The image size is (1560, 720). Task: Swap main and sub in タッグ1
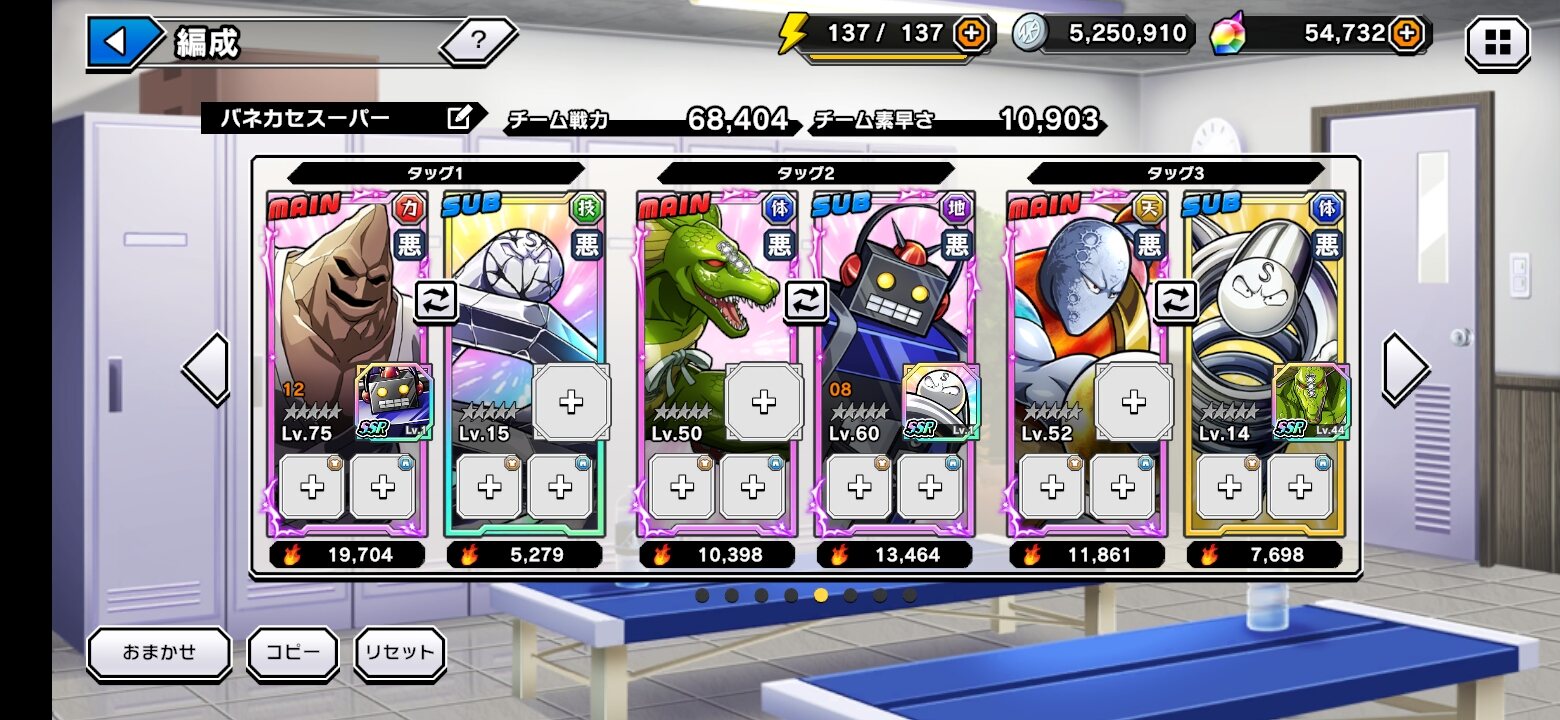click(436, 300)
